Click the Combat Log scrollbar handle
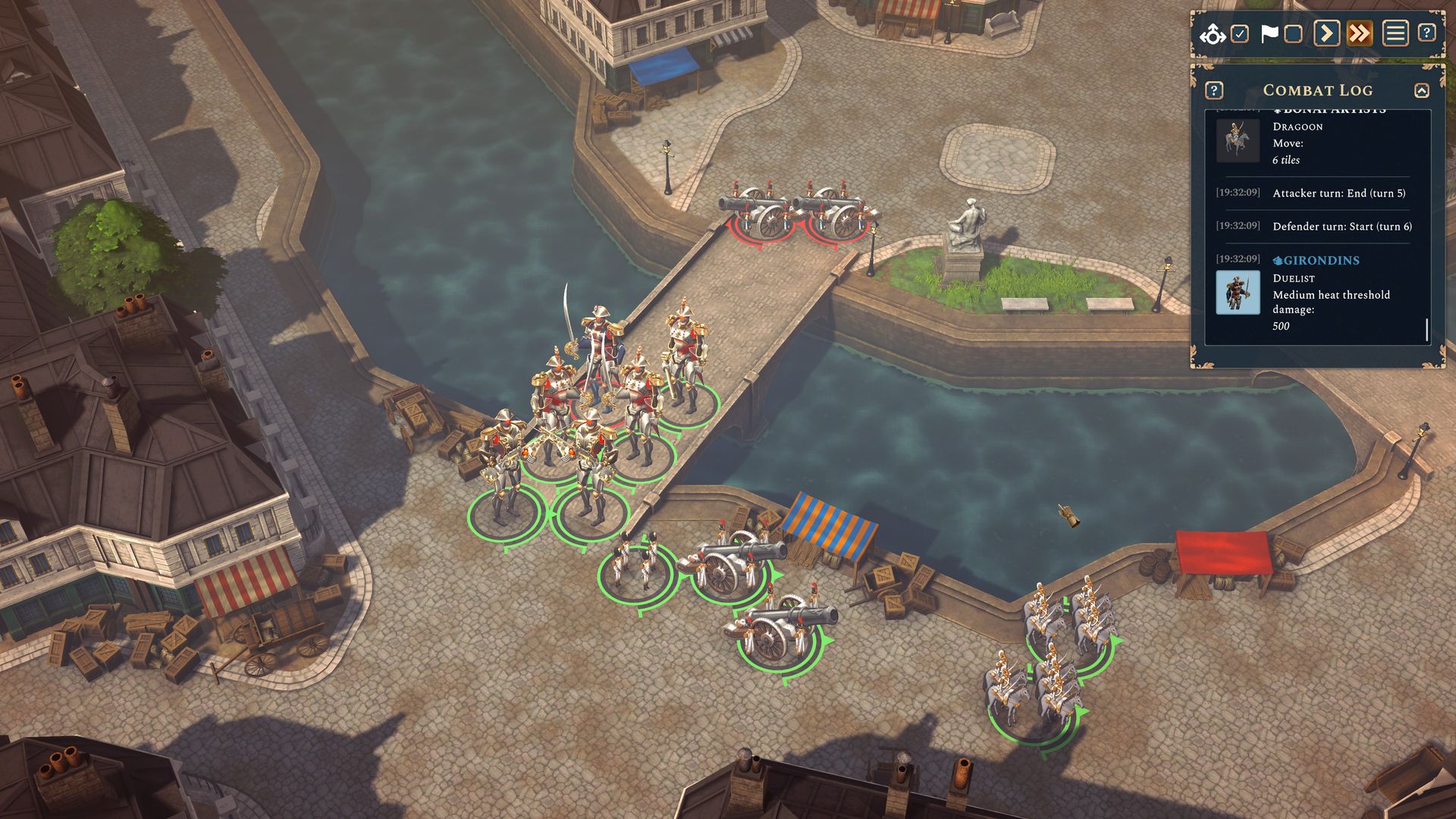Screen dimensions: 1456x819 [1426, 330]
